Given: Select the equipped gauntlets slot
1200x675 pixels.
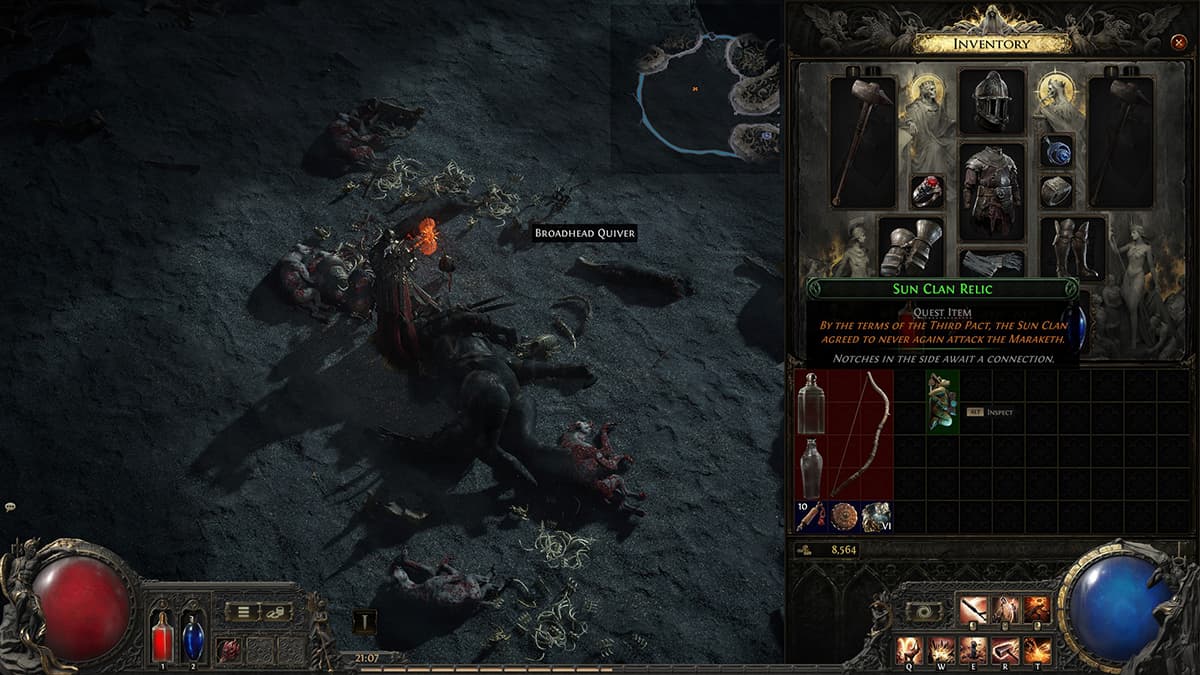Looking at the screenshot, I should pos(911,245).
